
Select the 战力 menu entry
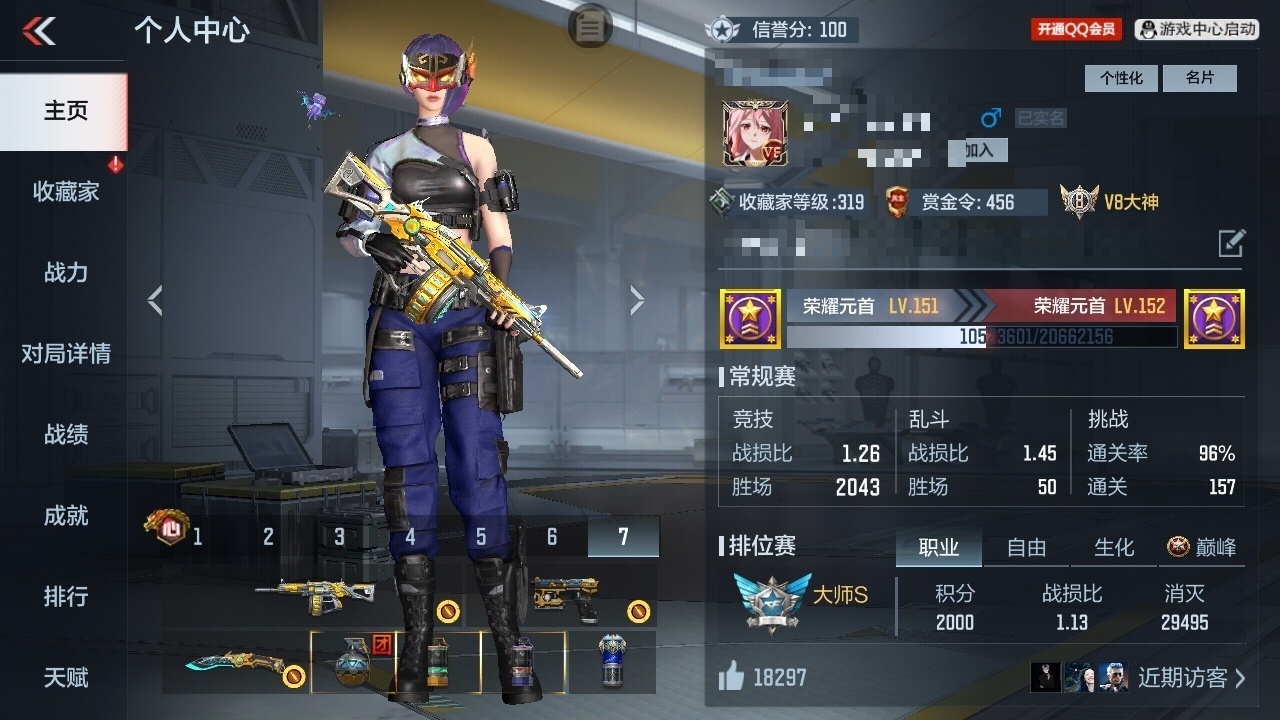click(x=65, y=272)
